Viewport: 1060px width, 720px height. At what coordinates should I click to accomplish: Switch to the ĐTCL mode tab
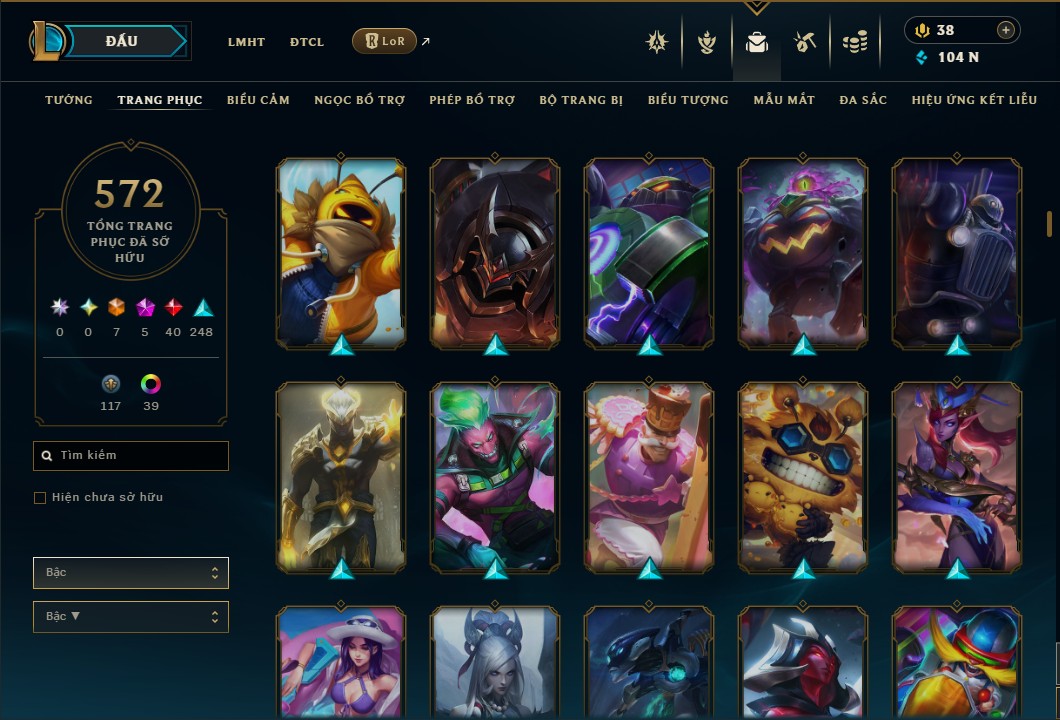click(x=307, y=42)
